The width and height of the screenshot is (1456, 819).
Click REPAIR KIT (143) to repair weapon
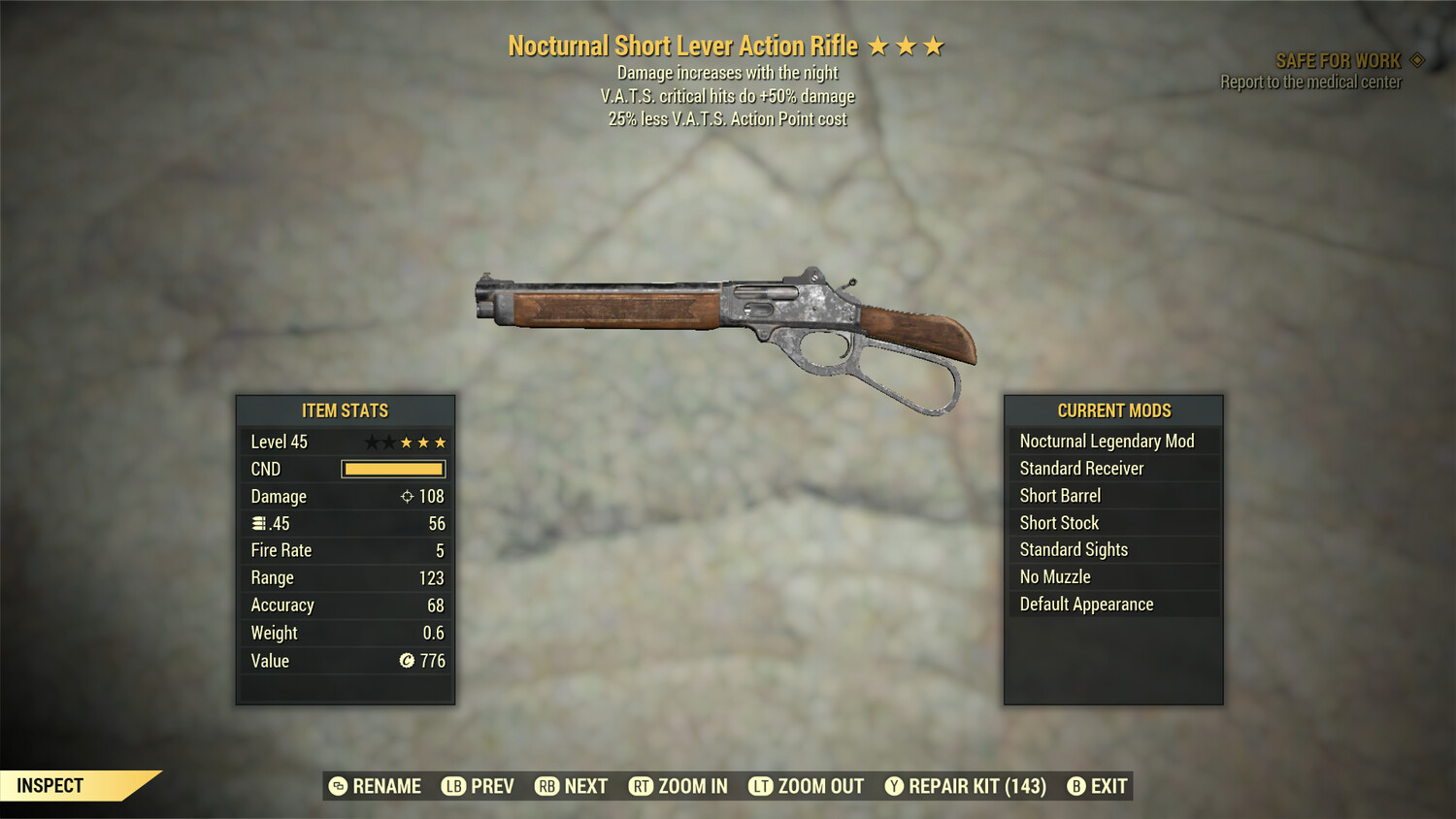[971, 786]
